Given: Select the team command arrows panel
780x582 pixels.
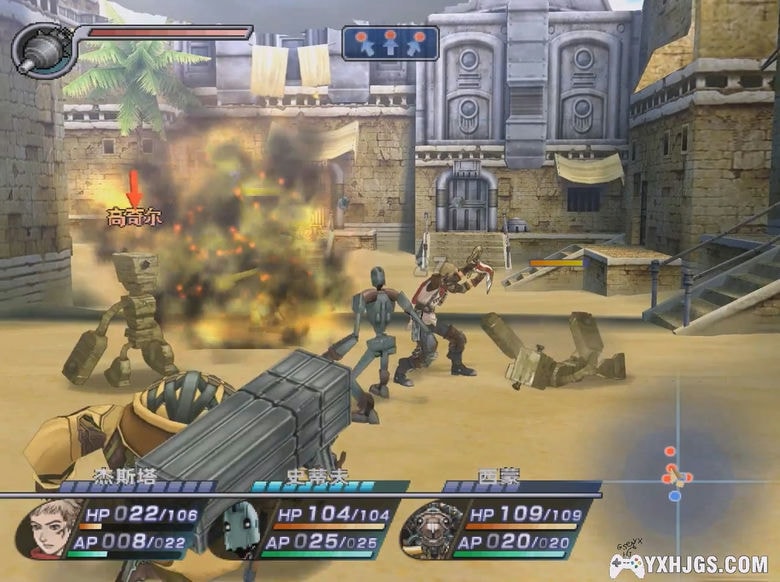Looking at the screenshot, I should pos(390,44).
